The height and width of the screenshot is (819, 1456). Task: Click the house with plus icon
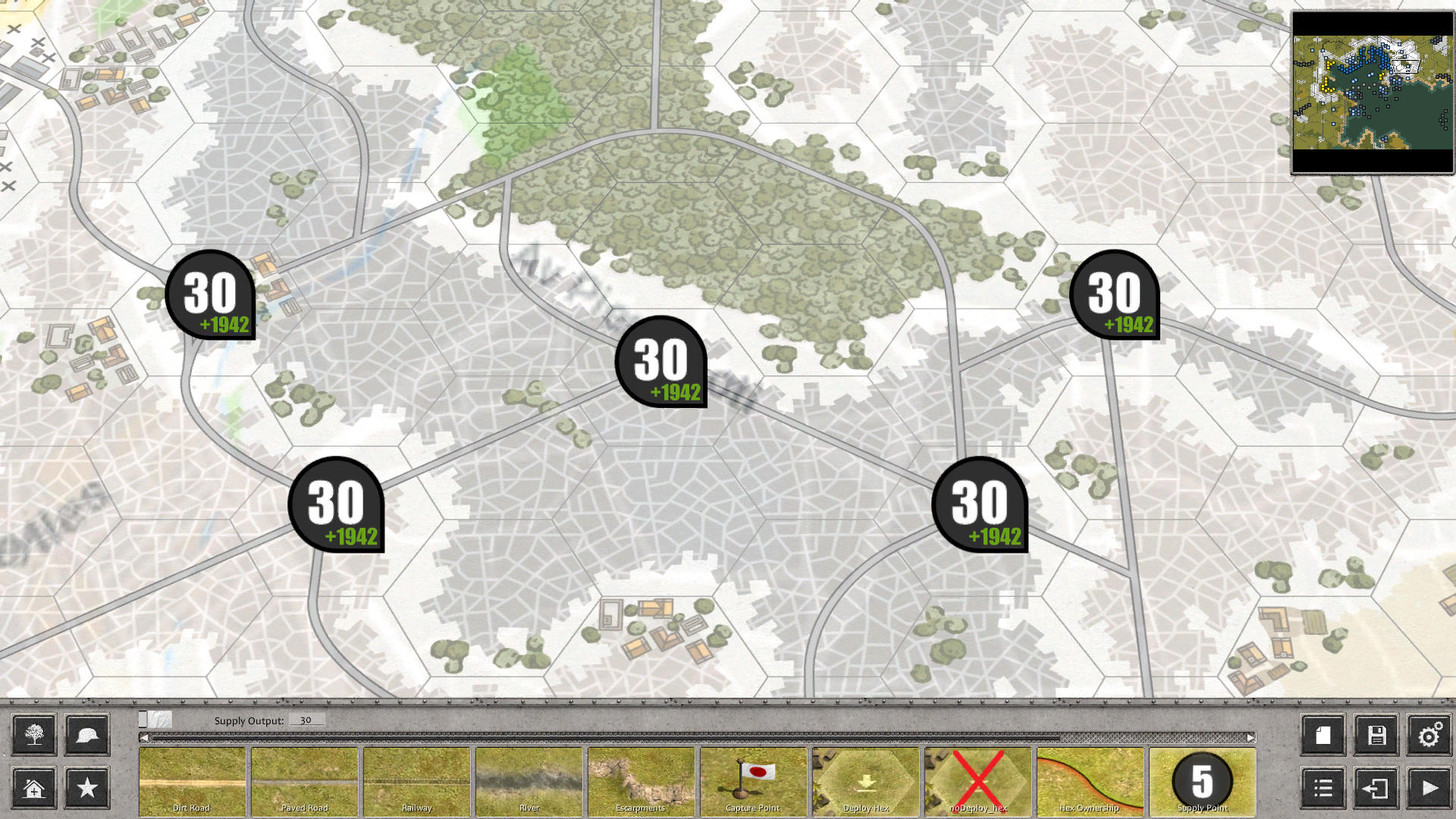33,789
